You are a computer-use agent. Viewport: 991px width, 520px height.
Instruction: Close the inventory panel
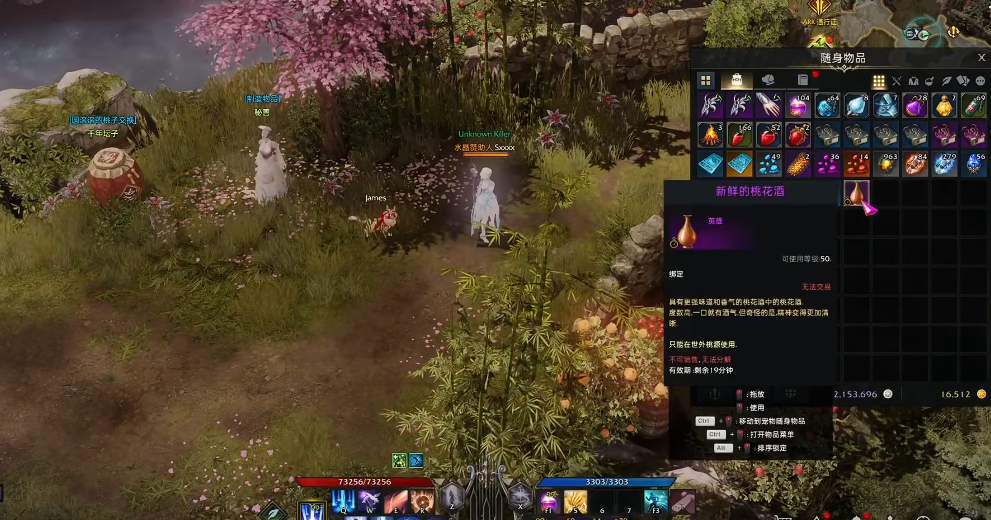pyautogui.click(x=981, y=58)
